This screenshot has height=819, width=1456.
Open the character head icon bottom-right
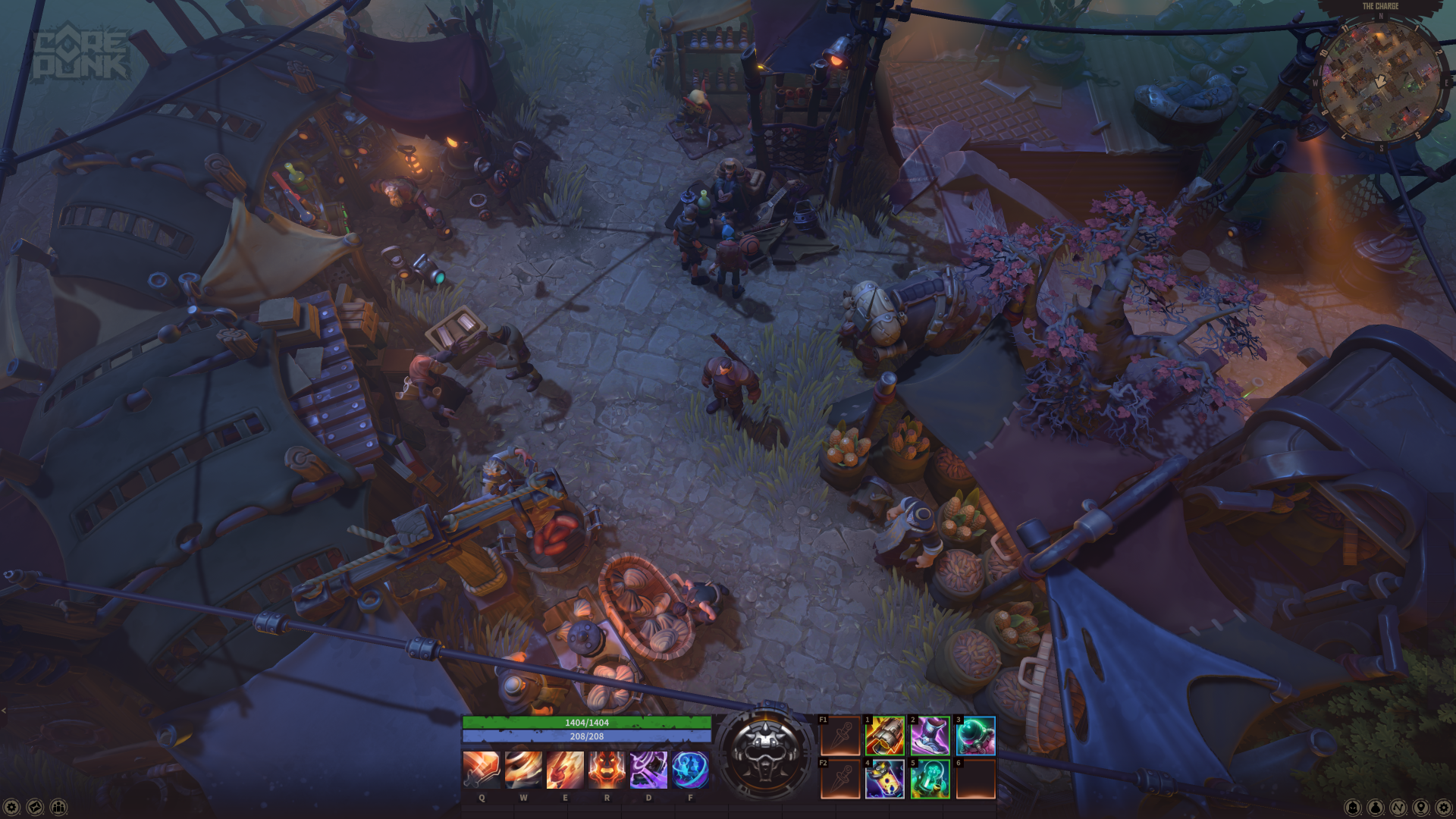click(x=1353, y=808)
